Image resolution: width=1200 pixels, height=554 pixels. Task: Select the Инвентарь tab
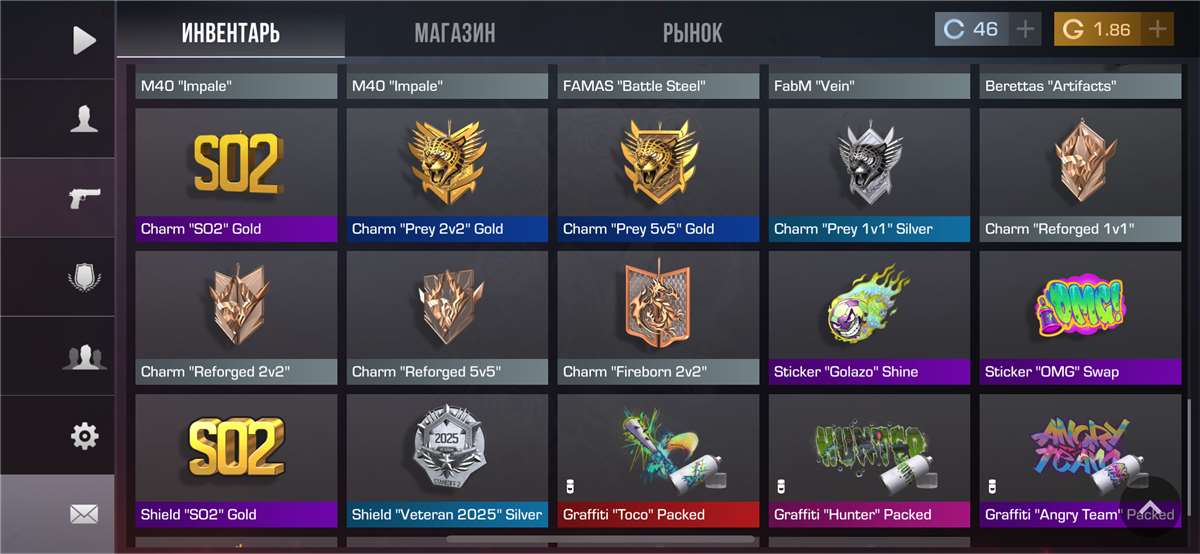point(231,33)
